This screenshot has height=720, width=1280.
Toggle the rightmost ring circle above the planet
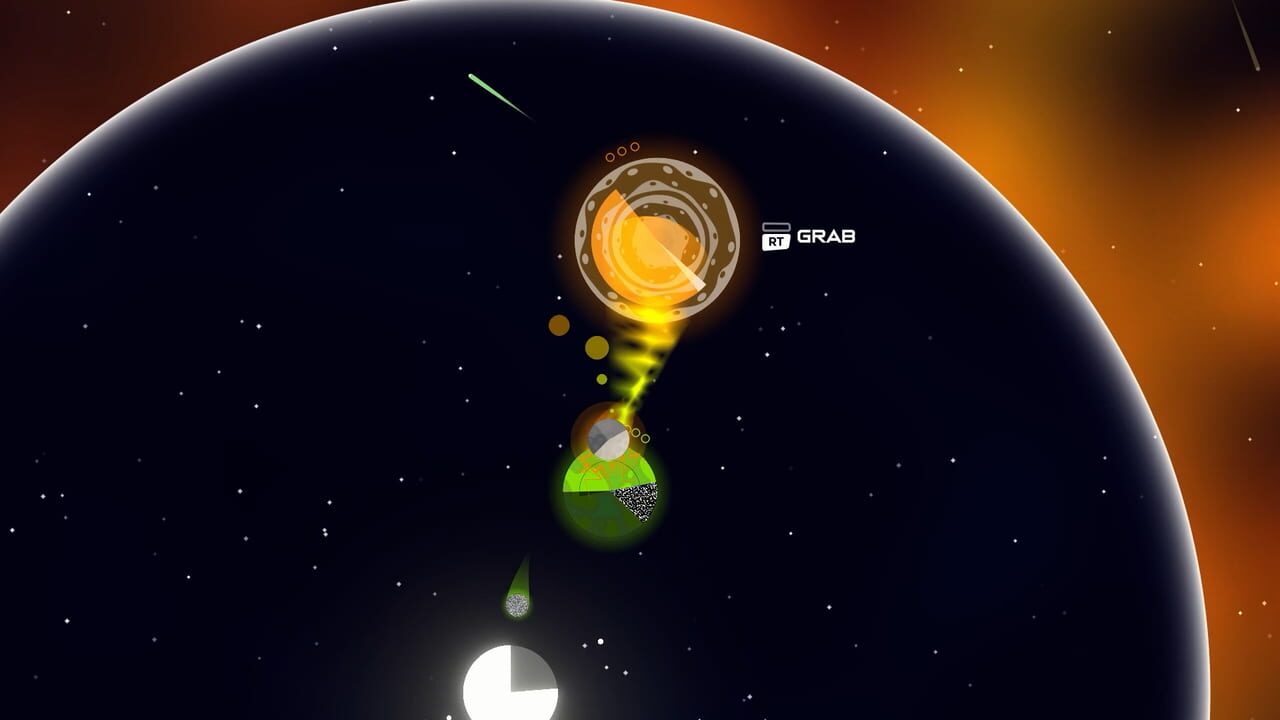pos(634,147)
